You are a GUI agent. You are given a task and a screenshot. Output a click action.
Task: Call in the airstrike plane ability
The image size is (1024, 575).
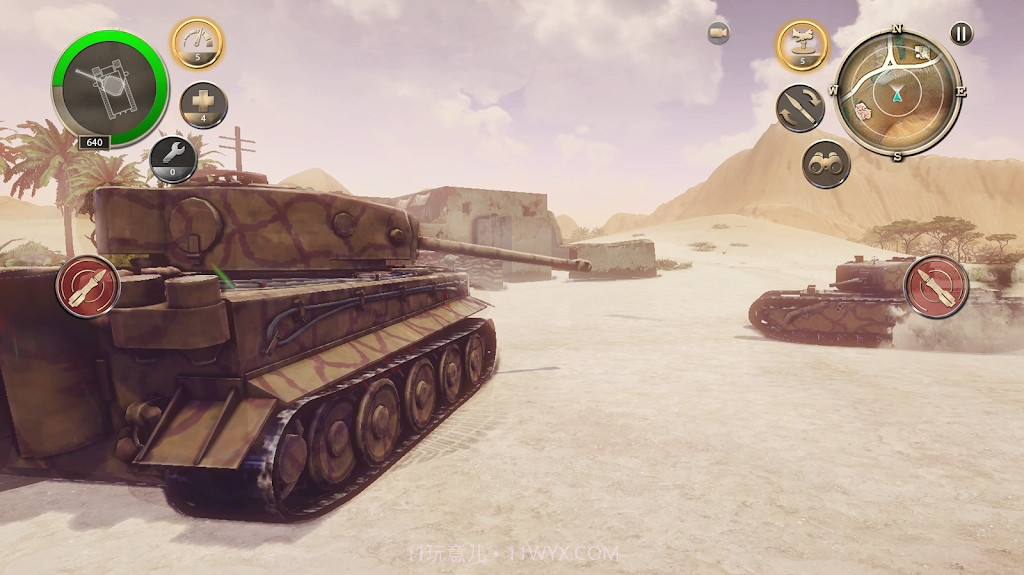(x=803, y=45)
